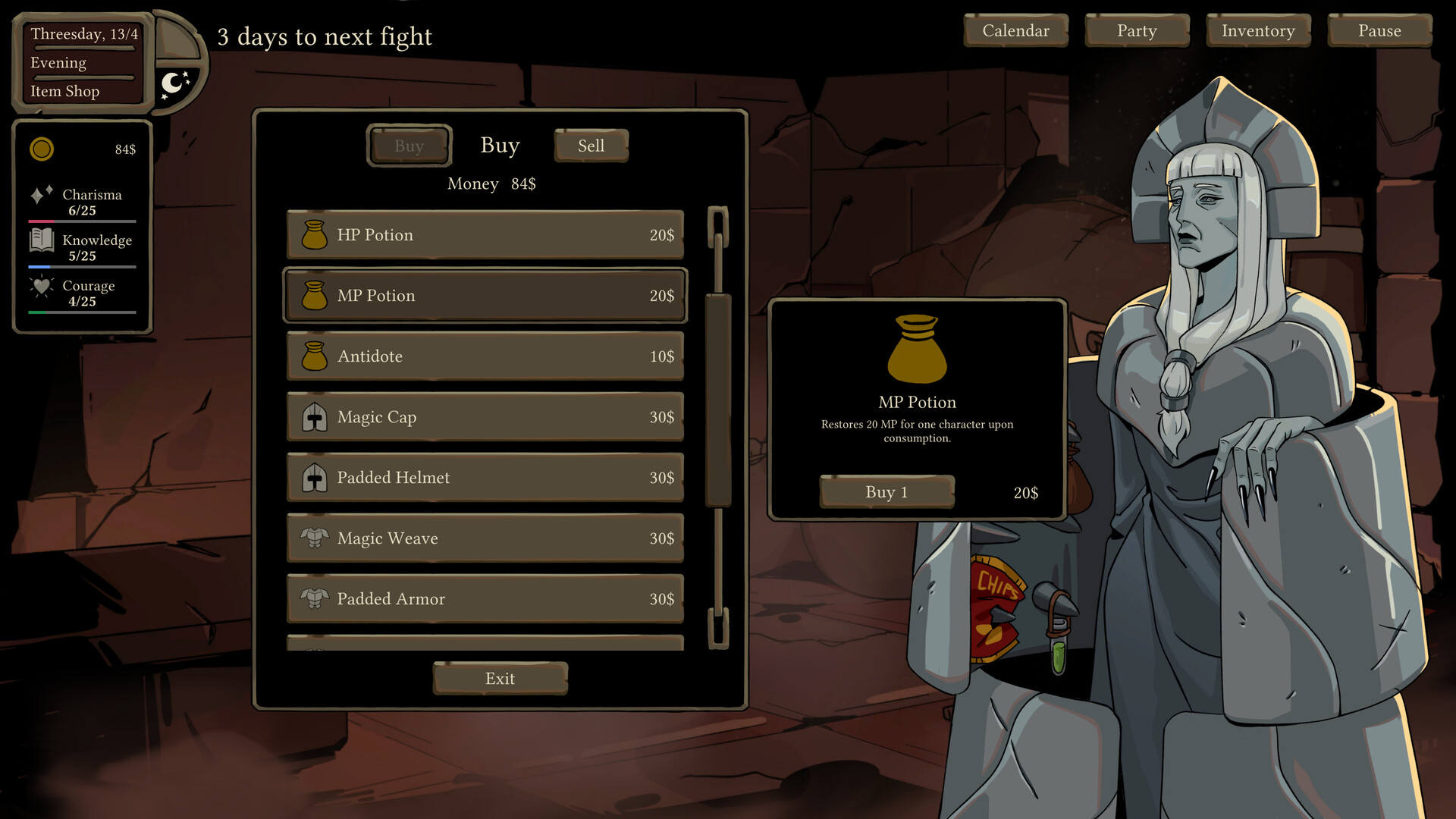Open the Party screen
Screen dimensions: 1456x819
coord(1137,31)
